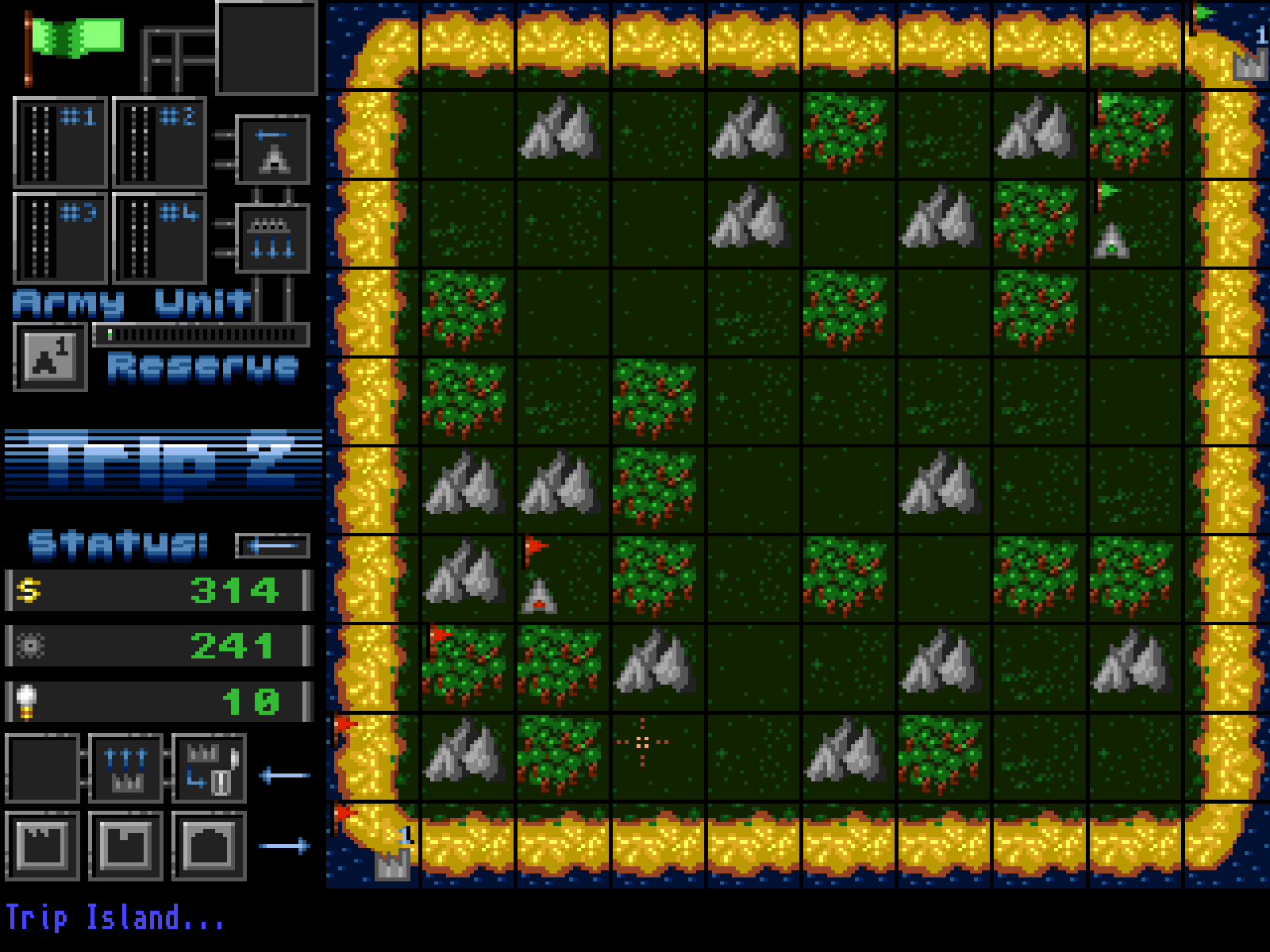Select the green-flagged army unit on the map
Viewport: 1270px width, 952px height.
(x=1110, y=240)
